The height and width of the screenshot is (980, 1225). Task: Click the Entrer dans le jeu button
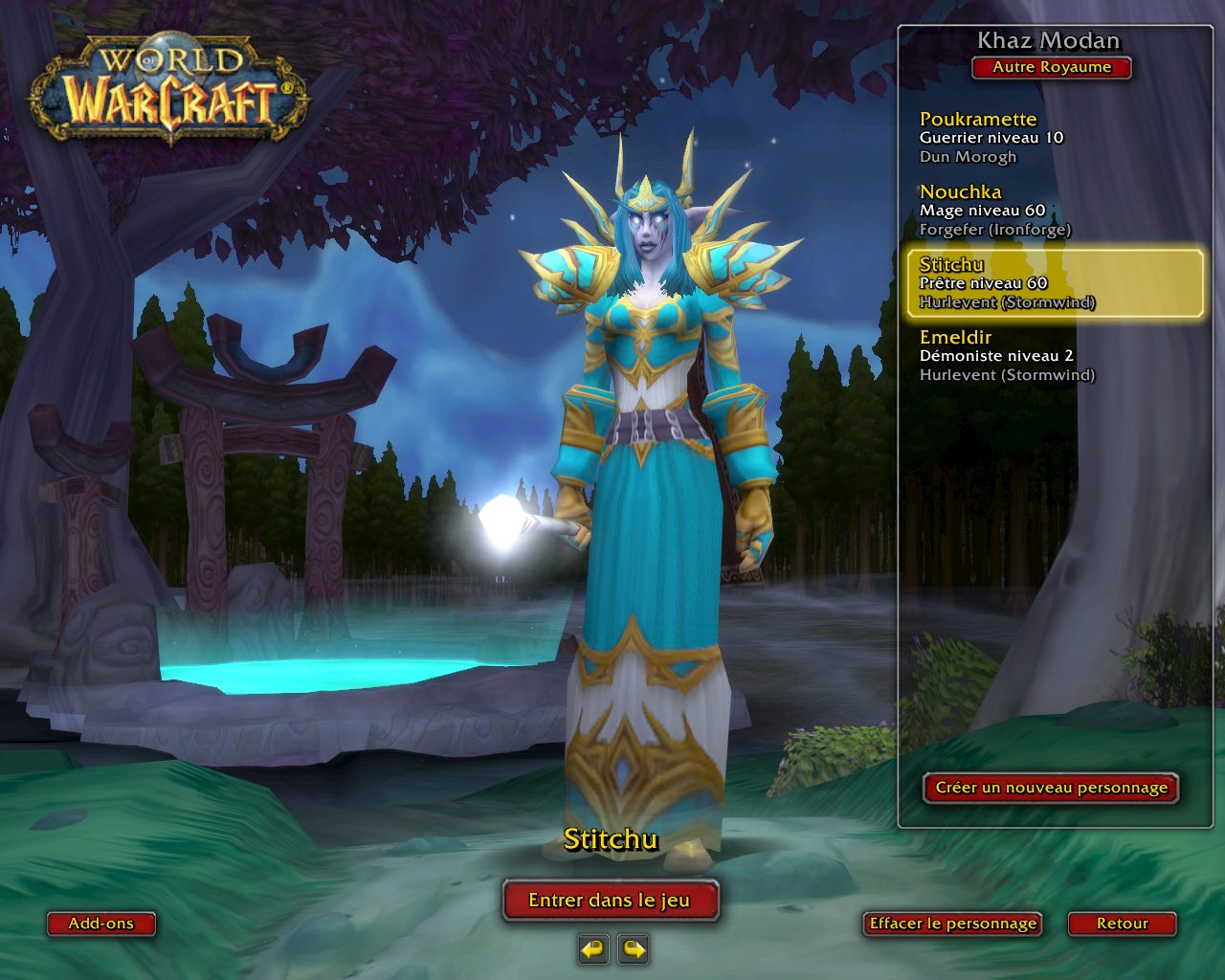(610, 901)
